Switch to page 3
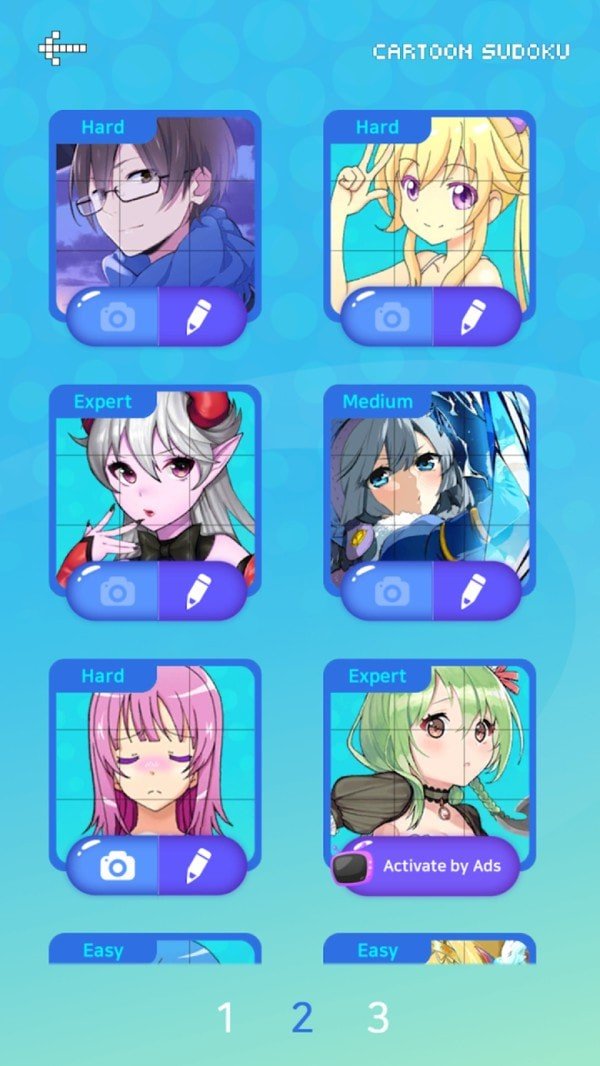This screenshot has height=1066, width=600. [377, 1018]
